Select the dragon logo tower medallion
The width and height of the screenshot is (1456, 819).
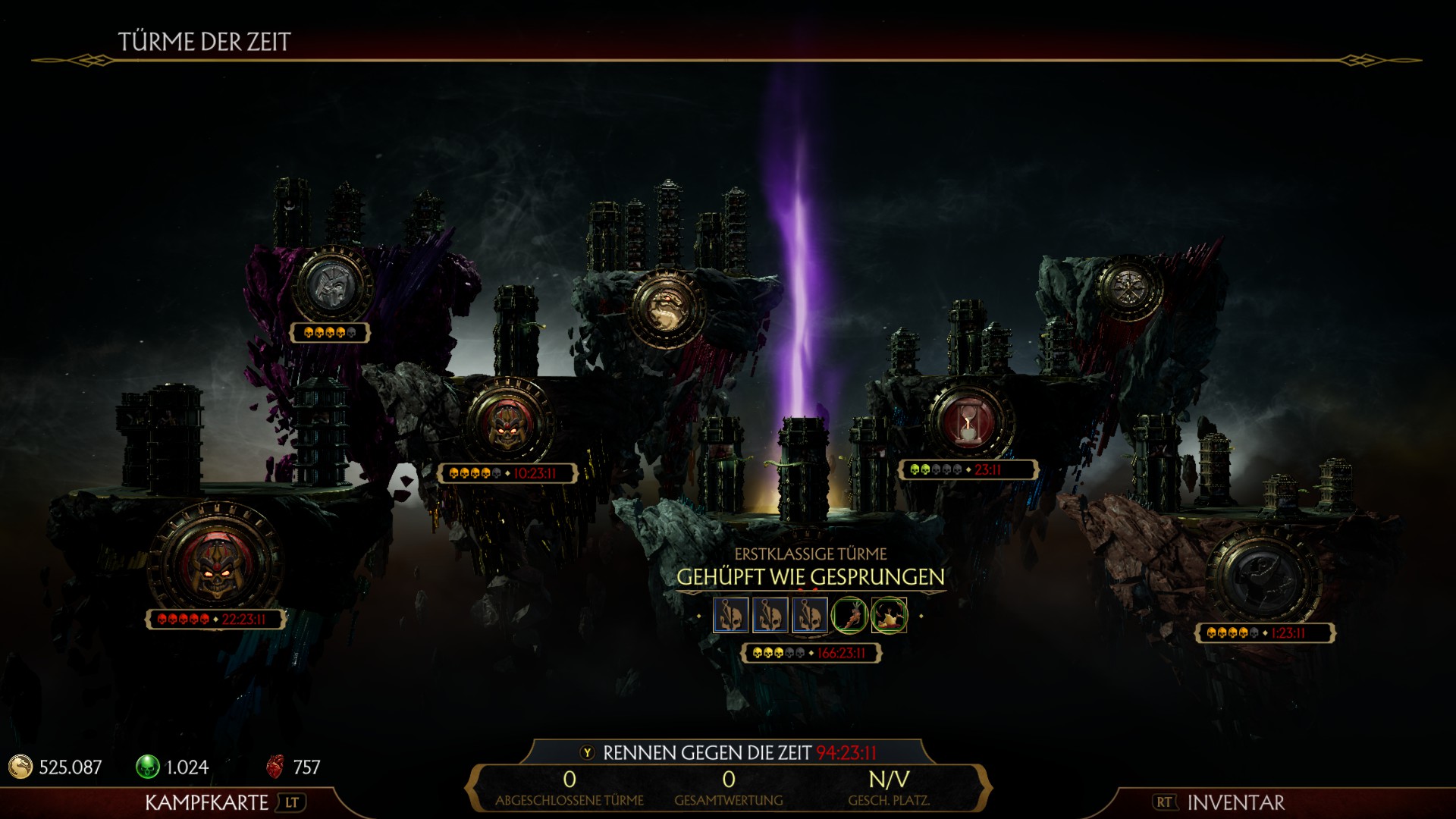point(667,308)
